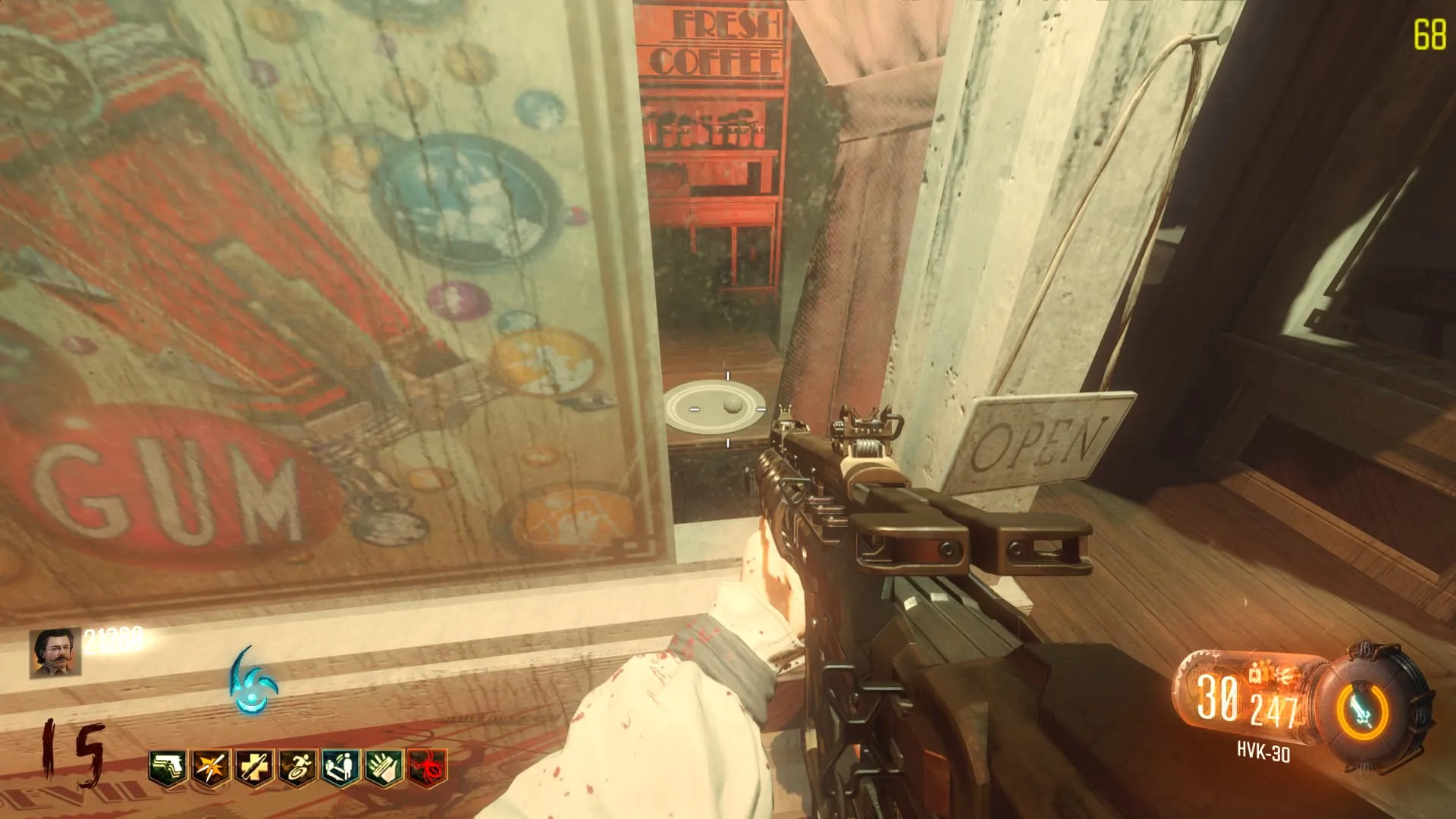
Task: Click the yellow cross and bullet perk icon
Action: pyautogui.click(x=254, y=769)
